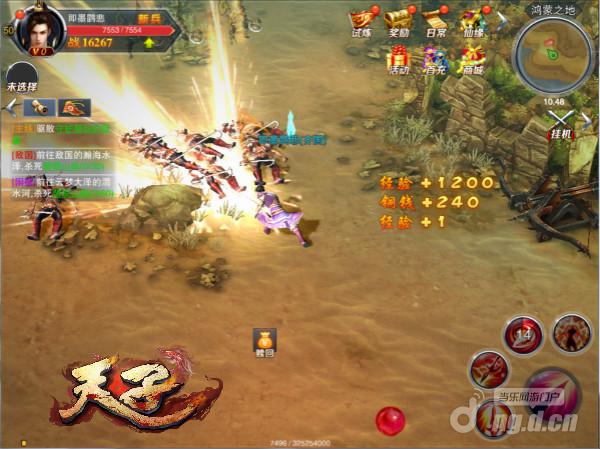Click the 未选择 target selection circle
The width and height of the screenshot is (600, 449).
click(20, 76)
